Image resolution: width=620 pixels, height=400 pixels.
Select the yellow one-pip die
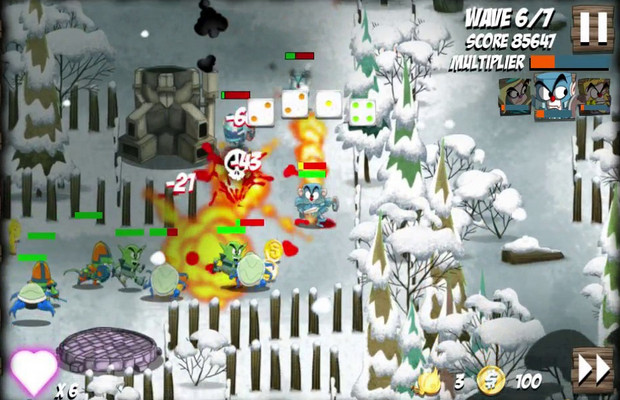point(329,104)
